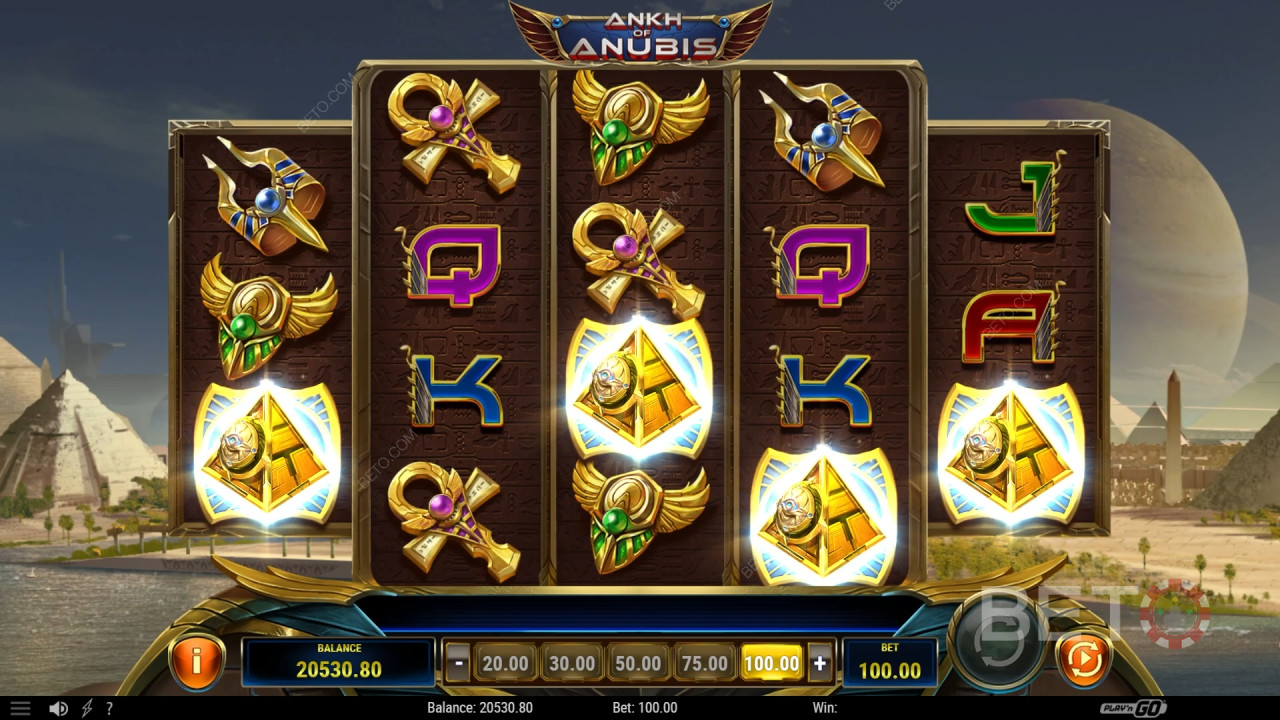Choose the 30.00 bet value
This screenshot has width=1280, height=720.
coord(572,662)
